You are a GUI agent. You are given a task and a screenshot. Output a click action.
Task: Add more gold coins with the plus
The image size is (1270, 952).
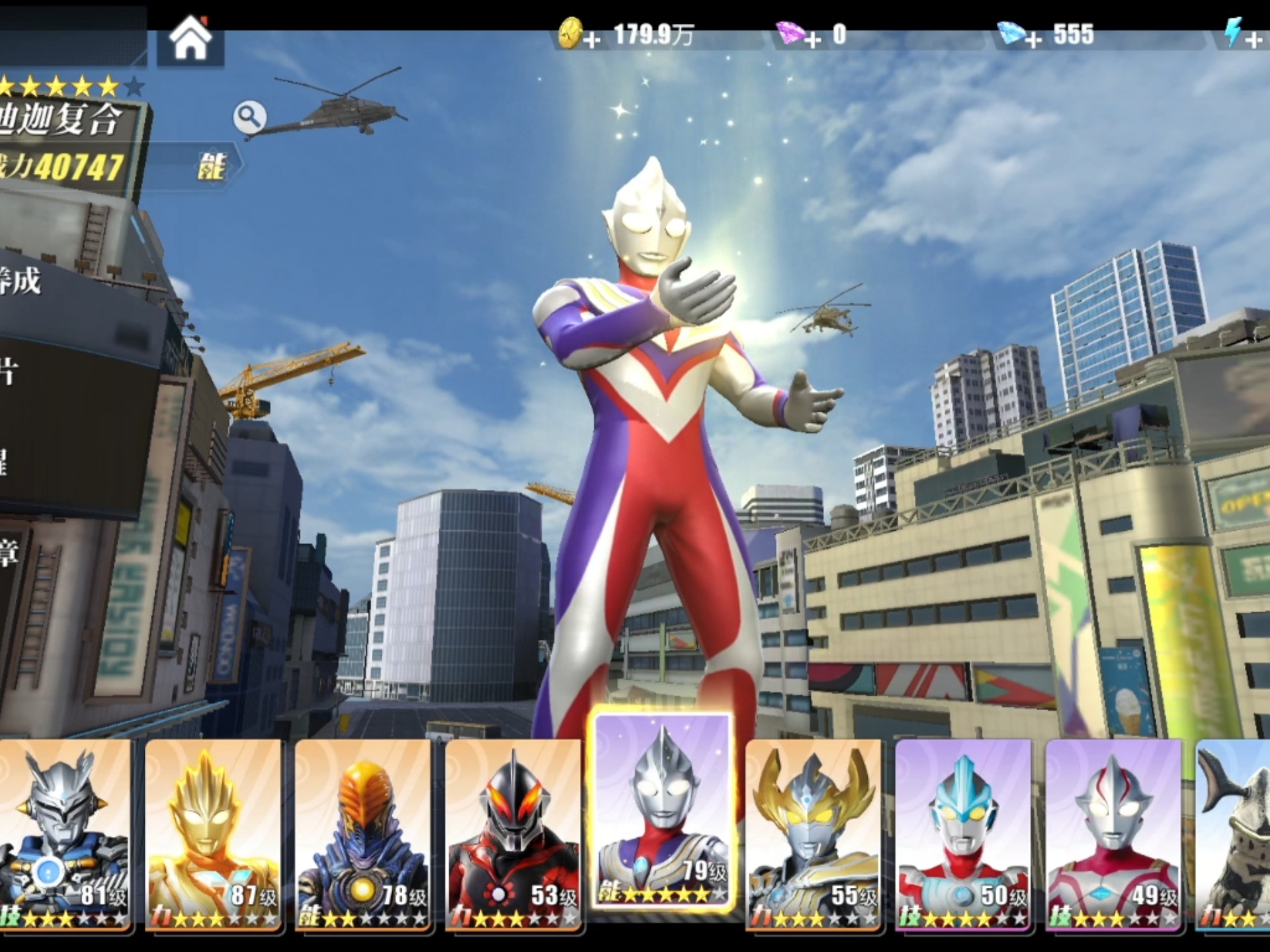pyautogui.click(x=592, y=41)
